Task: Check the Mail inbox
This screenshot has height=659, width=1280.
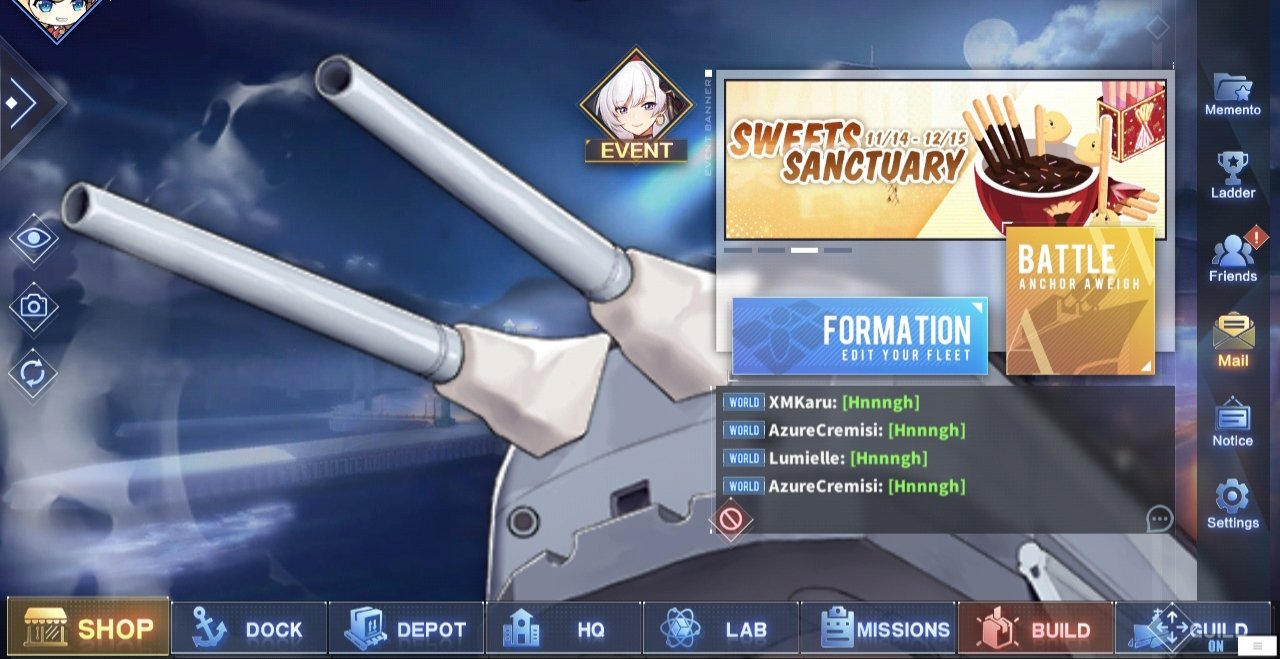Action: pos(1233,341)
